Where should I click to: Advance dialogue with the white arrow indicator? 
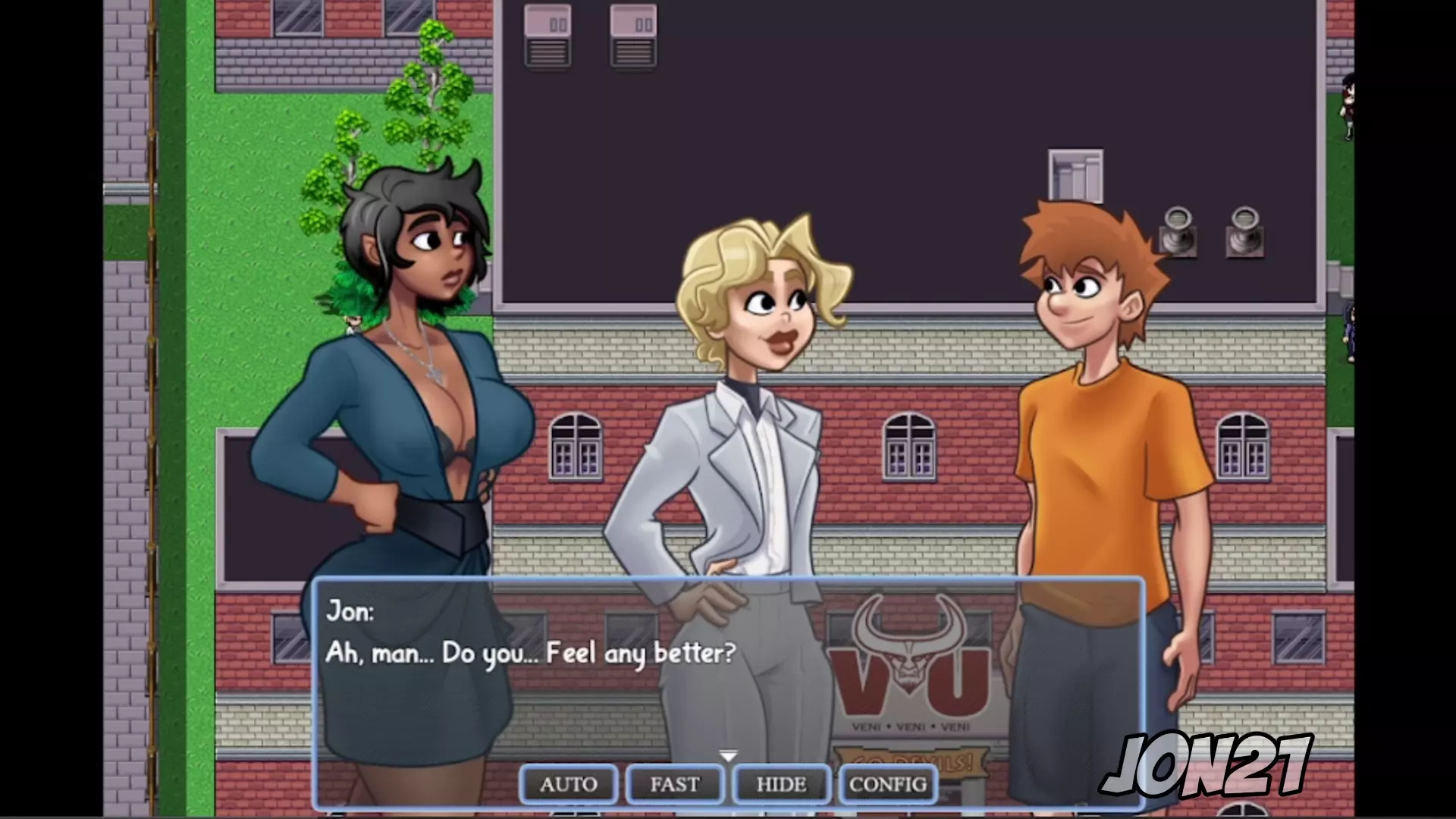[728, 756]
